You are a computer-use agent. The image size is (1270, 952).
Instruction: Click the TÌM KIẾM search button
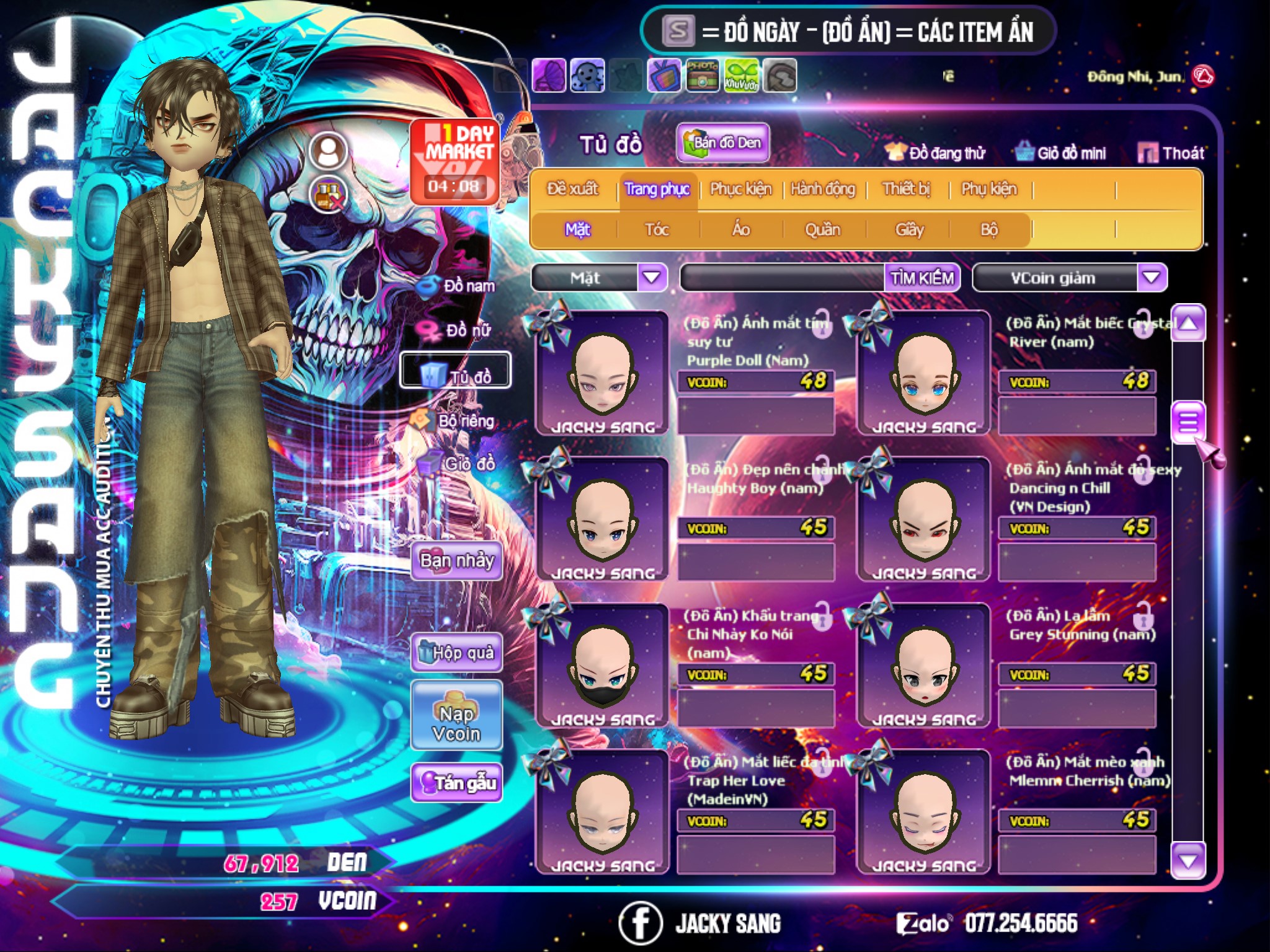(x=921, y=278)
